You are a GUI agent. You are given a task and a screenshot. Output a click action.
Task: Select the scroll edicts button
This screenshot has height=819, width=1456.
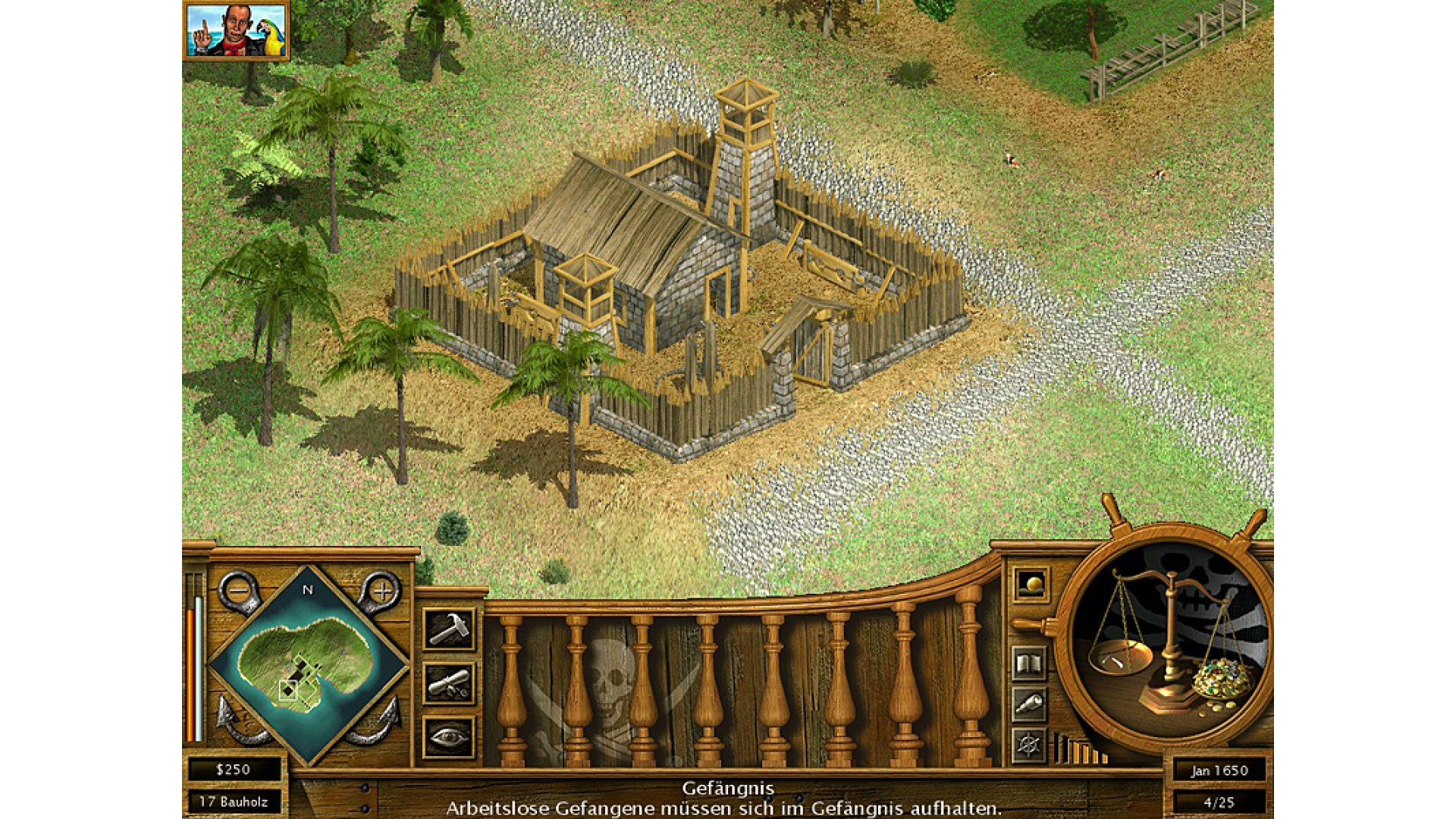[x=449, y=683]
